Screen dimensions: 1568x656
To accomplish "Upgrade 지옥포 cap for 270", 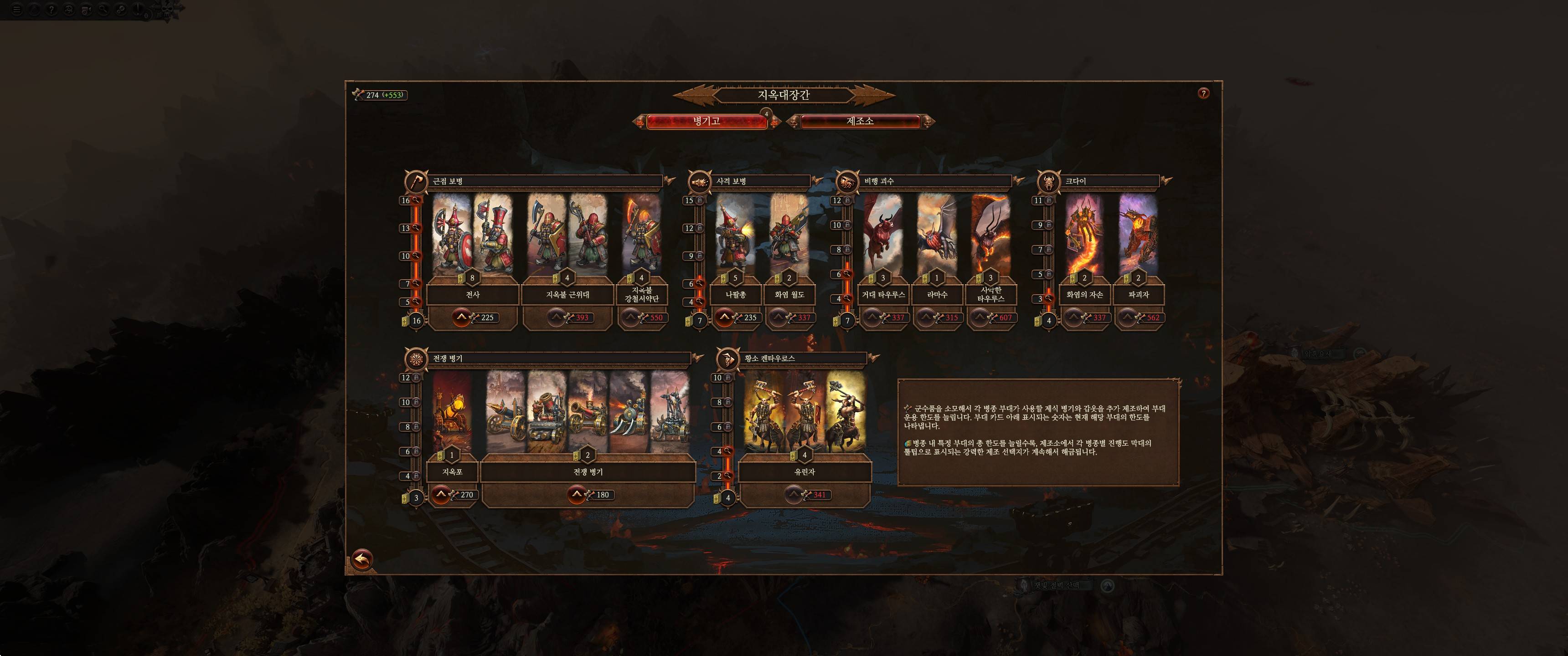I will pyautogui.click(x=441, y=495).
